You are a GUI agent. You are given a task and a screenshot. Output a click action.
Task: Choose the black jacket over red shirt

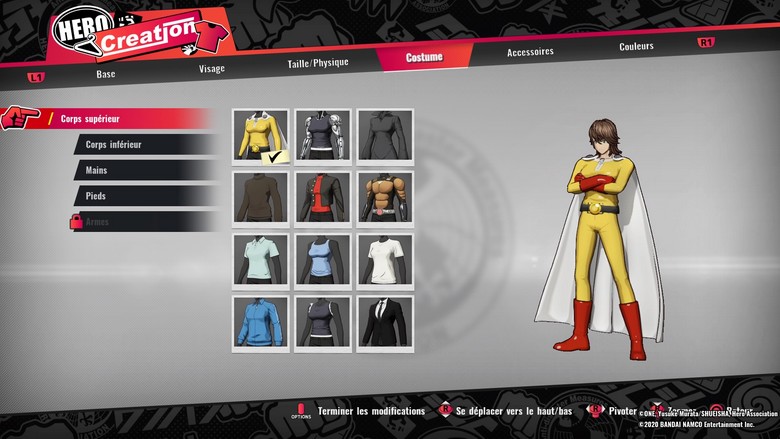click(322, 198)
